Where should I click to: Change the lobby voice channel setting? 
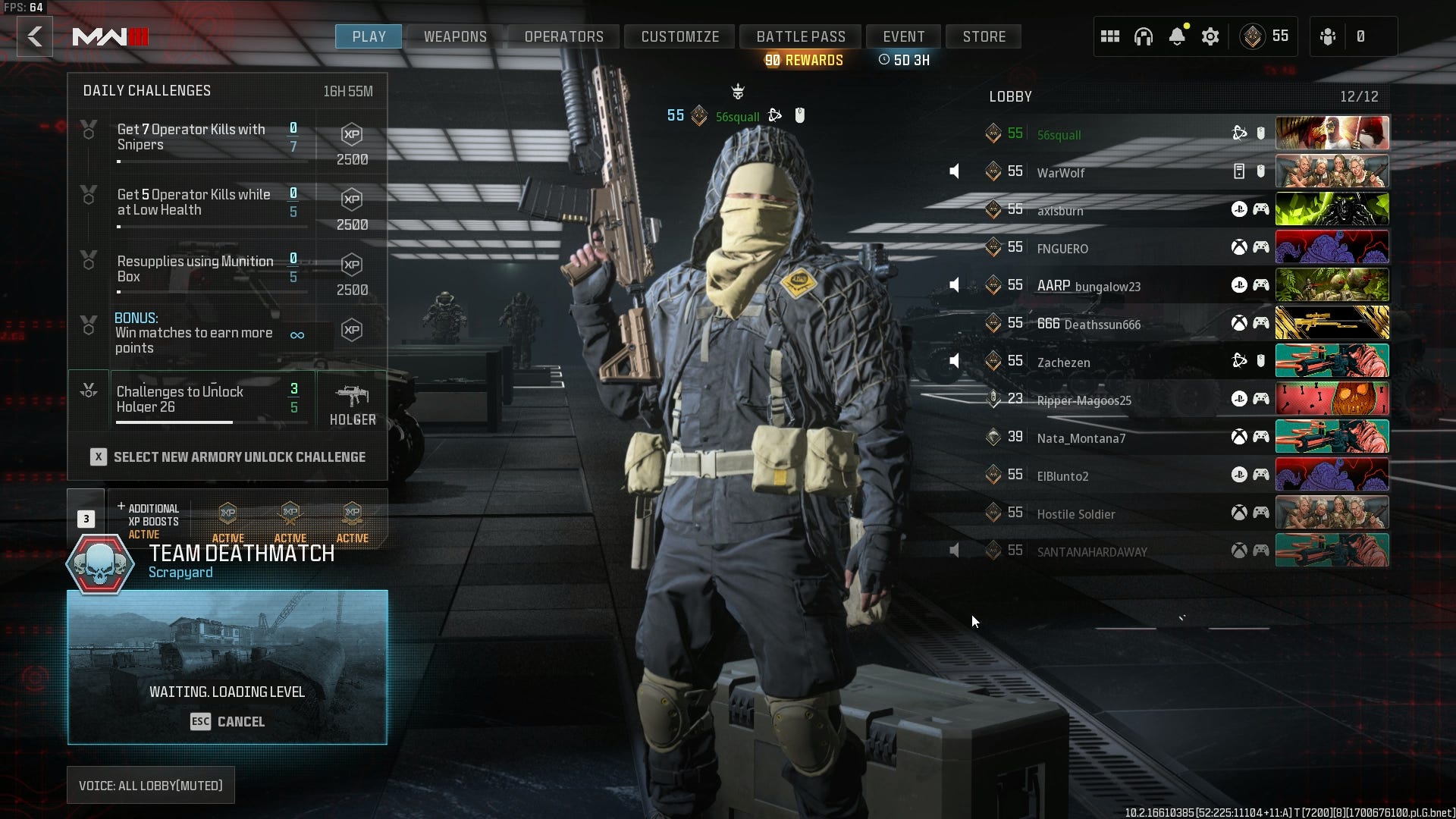[x=151, y=786]
